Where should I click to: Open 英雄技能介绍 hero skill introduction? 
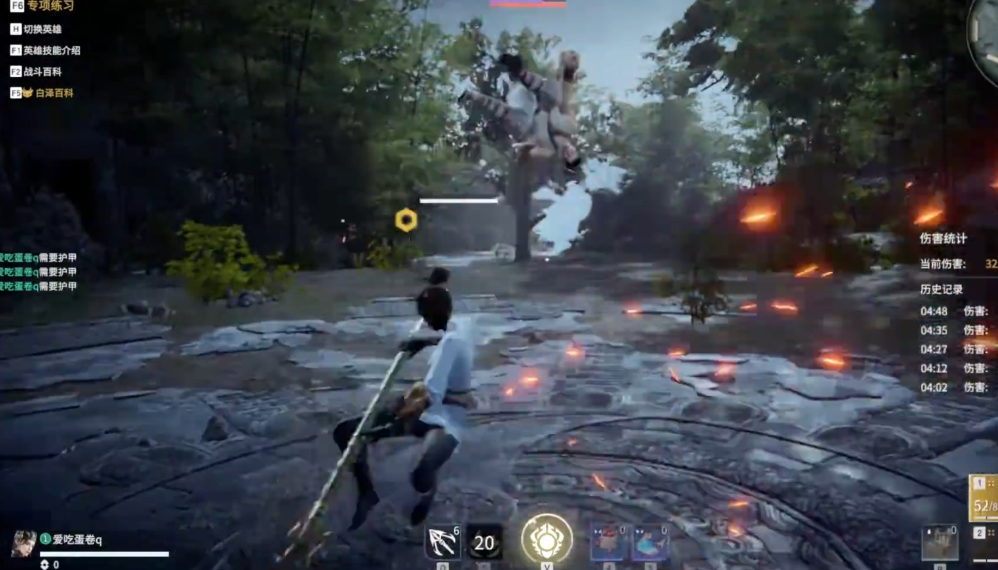tap(50, 50)
